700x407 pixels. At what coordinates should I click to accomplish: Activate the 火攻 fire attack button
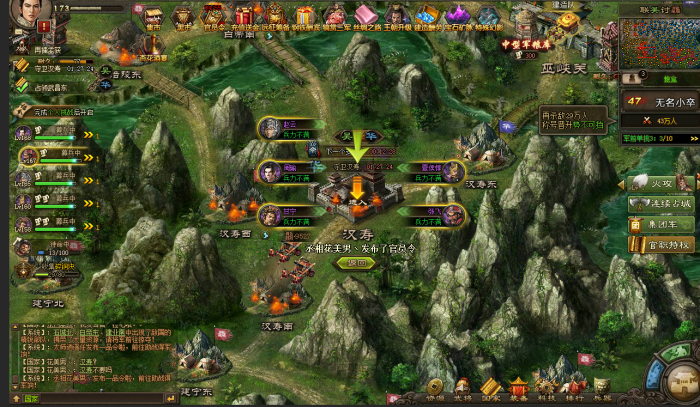pyautogui.click(x=661, y=183)
